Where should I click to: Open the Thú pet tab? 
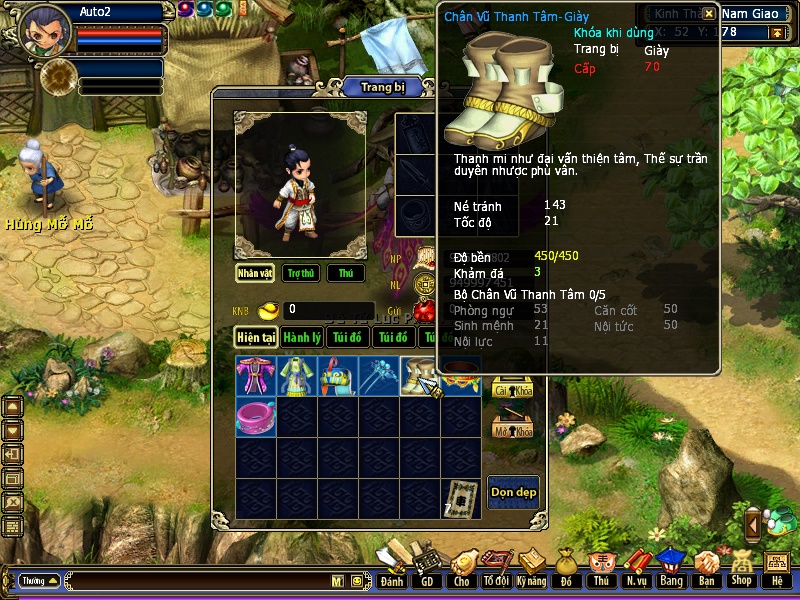coord(345,273)
